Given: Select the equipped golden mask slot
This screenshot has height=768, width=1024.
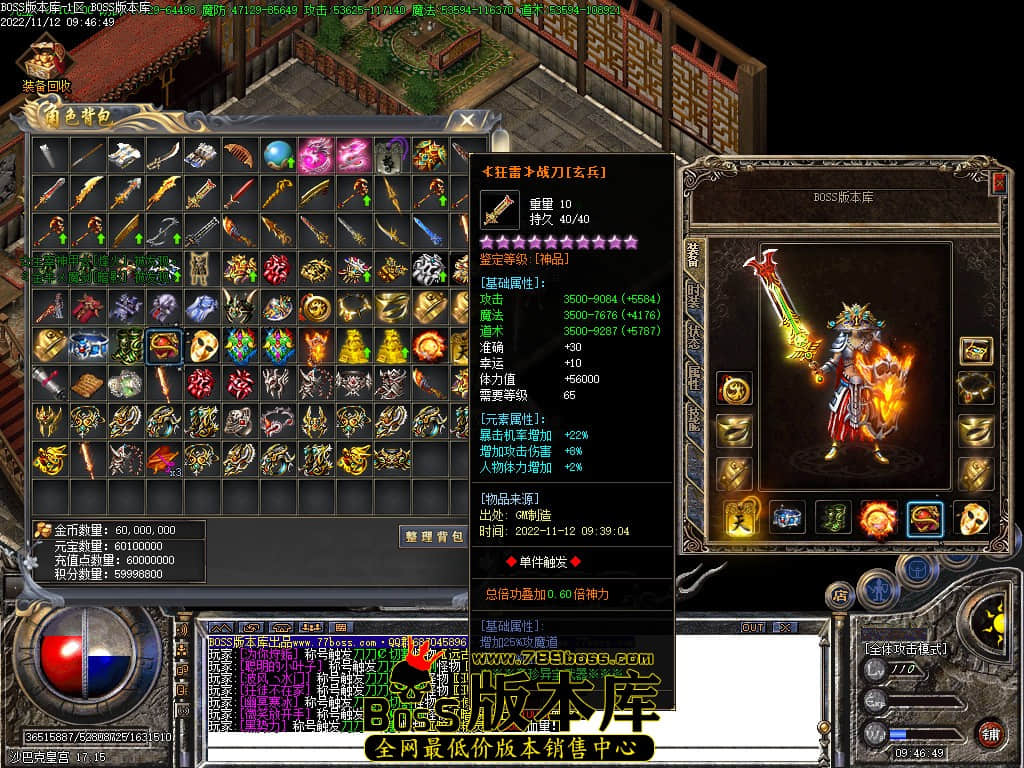Looking at the screenshot, I should click(x=971, y=518).
